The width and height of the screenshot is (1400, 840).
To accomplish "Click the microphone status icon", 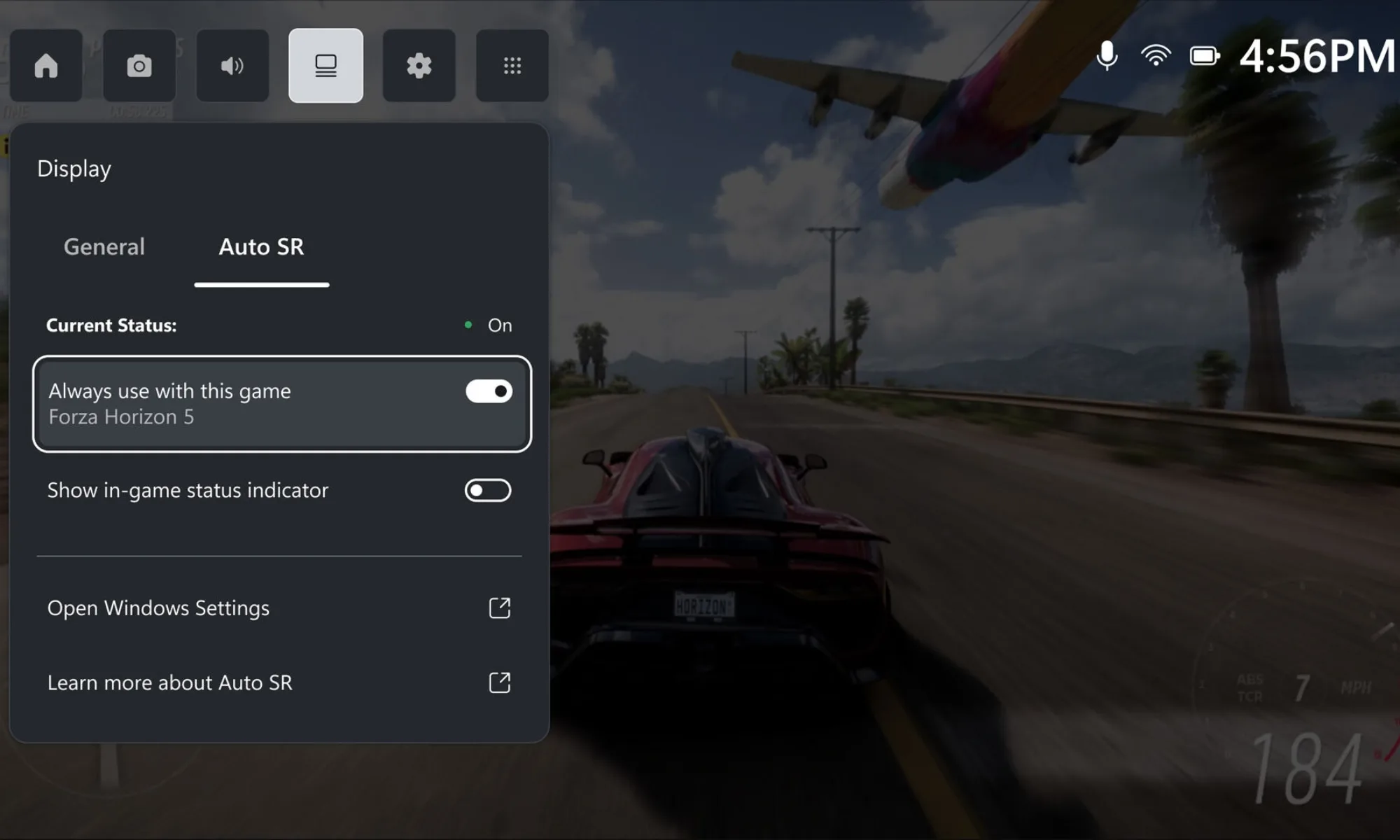I will (x=1107, y=56).
